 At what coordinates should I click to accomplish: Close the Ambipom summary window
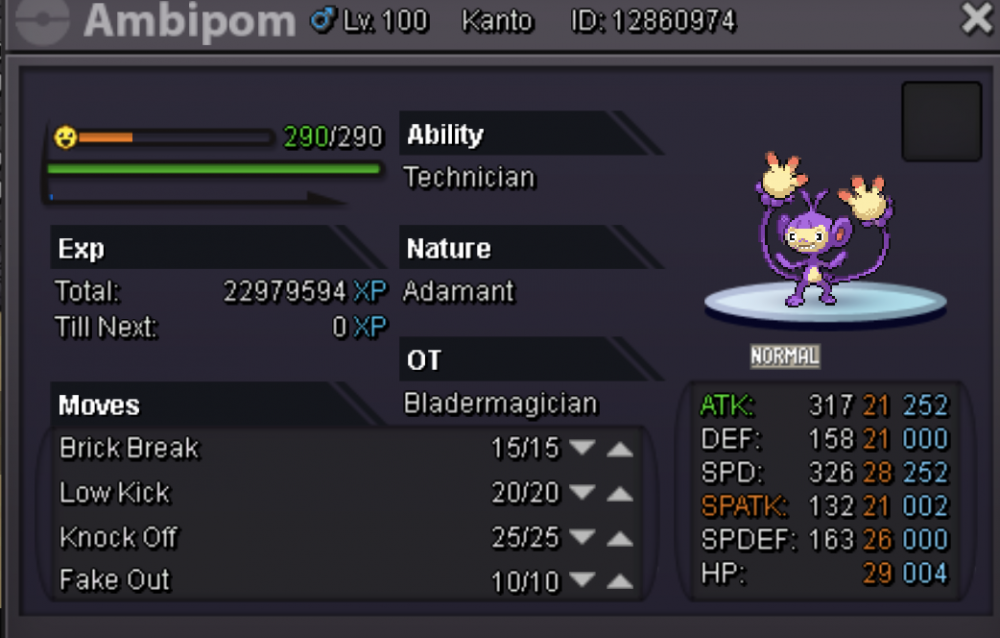pyautogui.click(x=977, y=19)
